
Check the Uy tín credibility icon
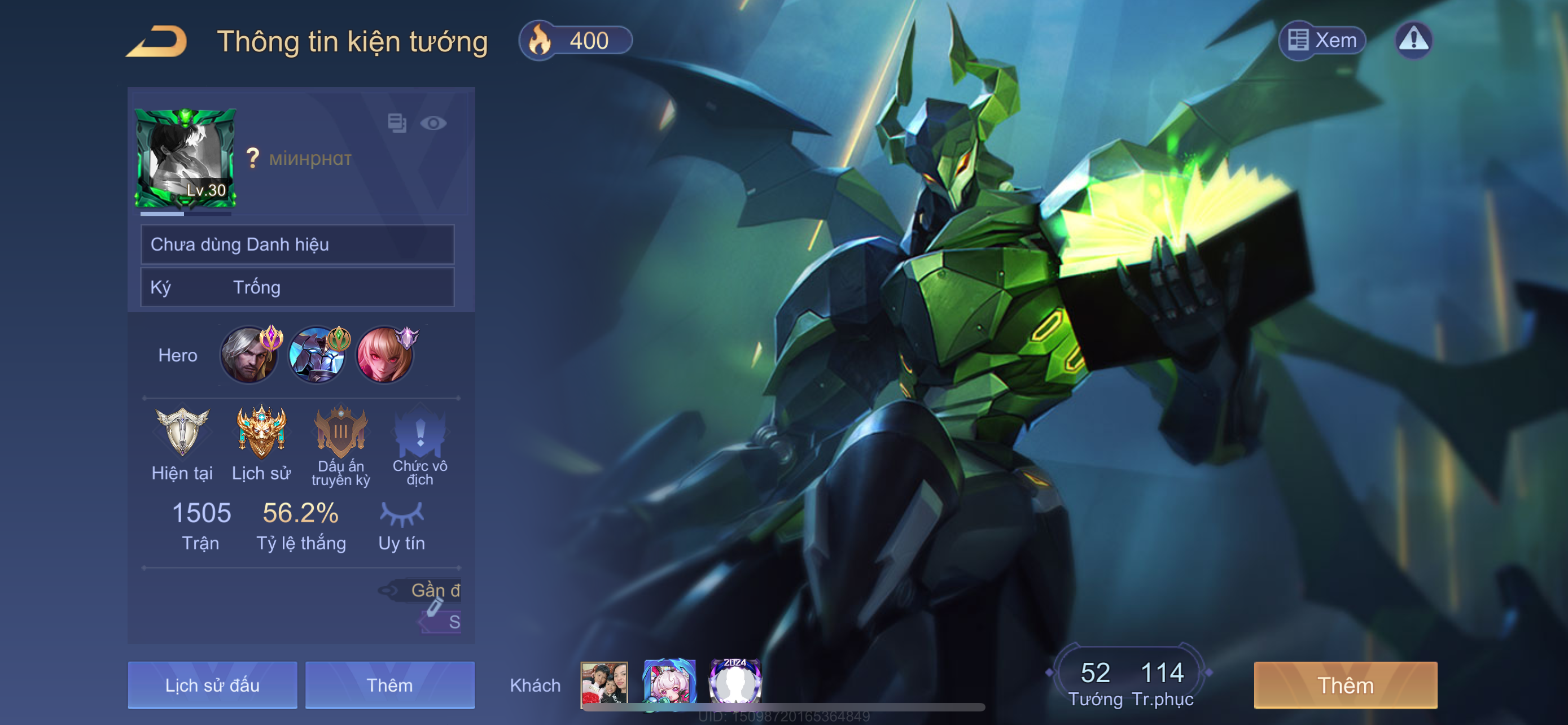(401, 514)
